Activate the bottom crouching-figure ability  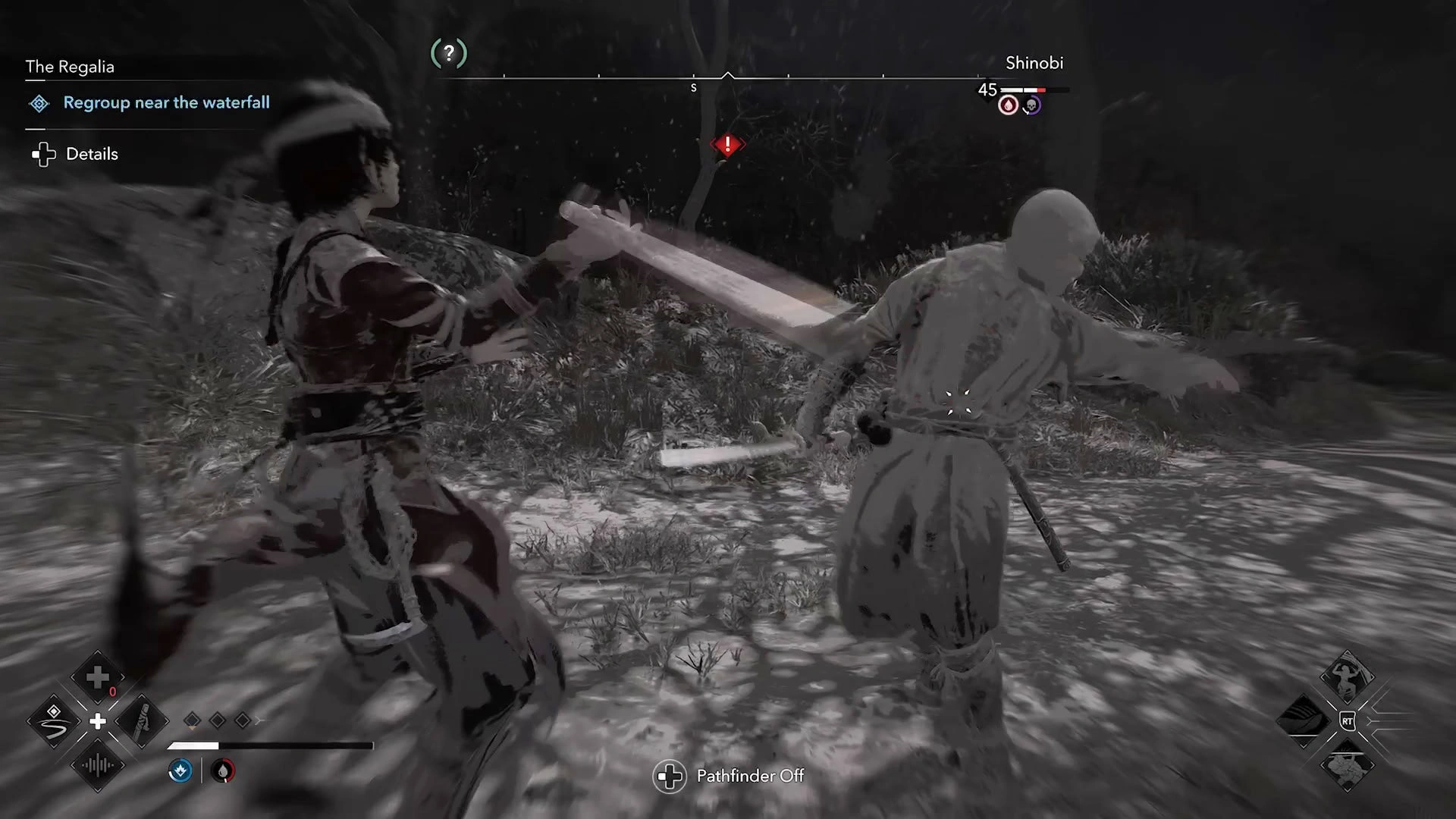coord(1347,764)
